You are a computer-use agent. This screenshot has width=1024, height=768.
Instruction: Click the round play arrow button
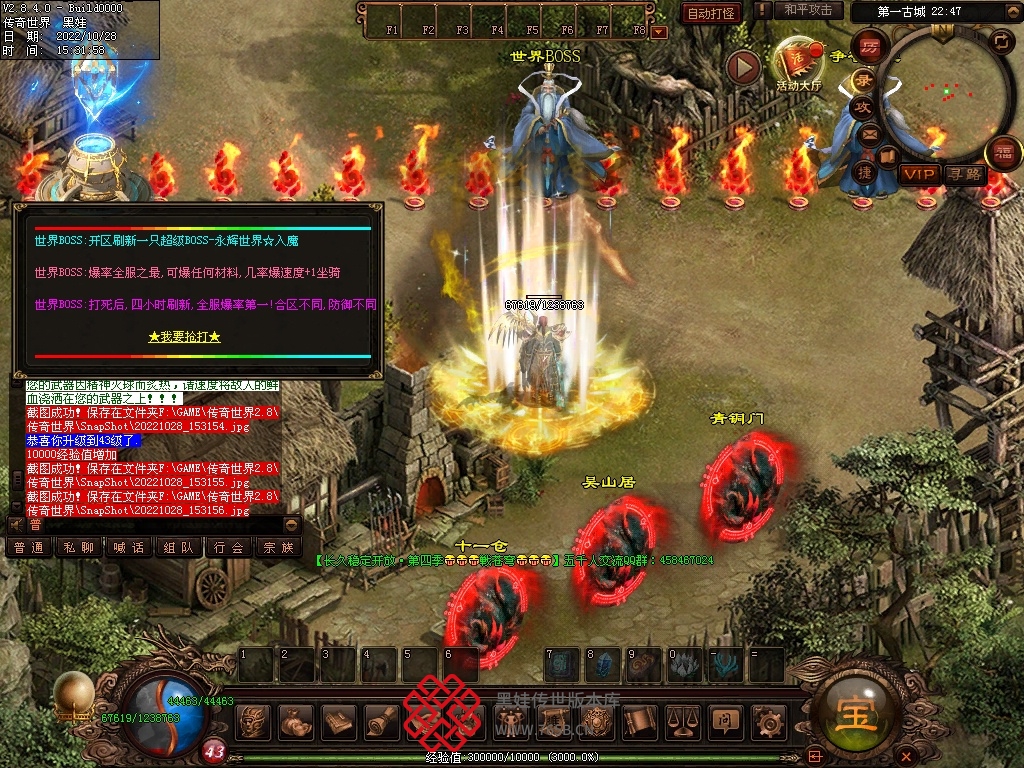[x=743, y=67]
